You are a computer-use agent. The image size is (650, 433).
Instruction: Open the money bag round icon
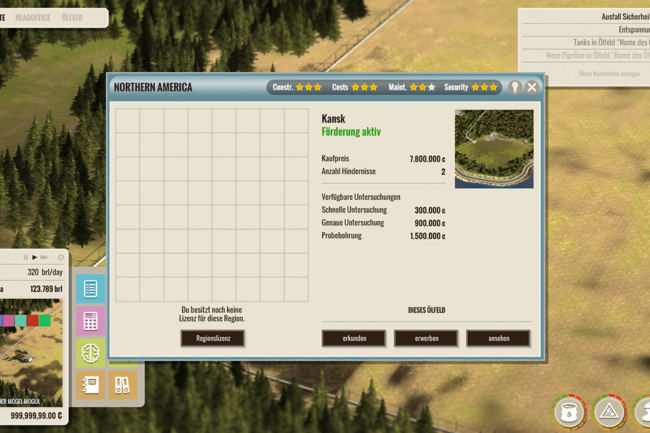[x=569, y=411]
